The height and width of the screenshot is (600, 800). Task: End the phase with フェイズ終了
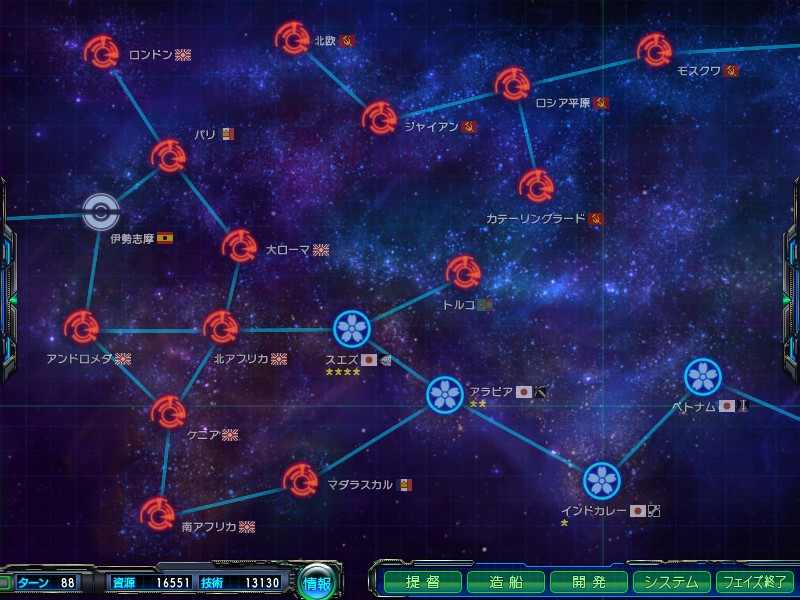[755, 582]
